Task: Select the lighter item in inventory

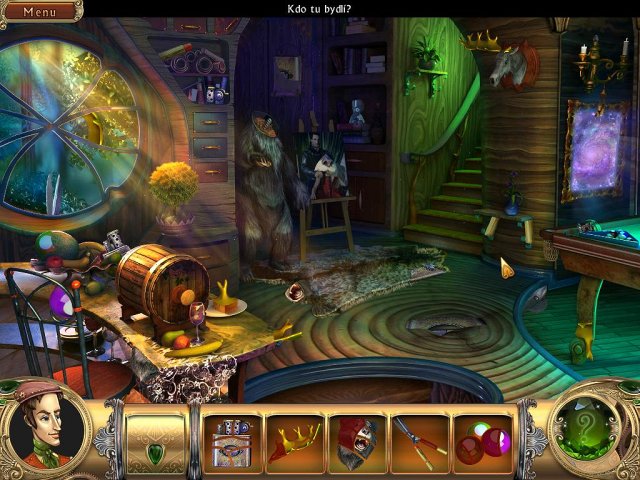Action: click(231, 443)
